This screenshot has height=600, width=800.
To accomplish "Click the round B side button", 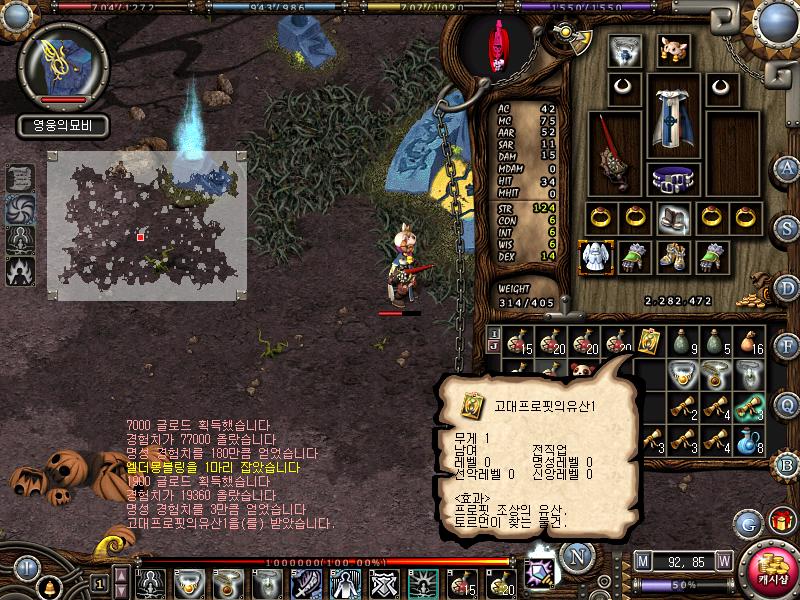I will click(x=787, y=464).
